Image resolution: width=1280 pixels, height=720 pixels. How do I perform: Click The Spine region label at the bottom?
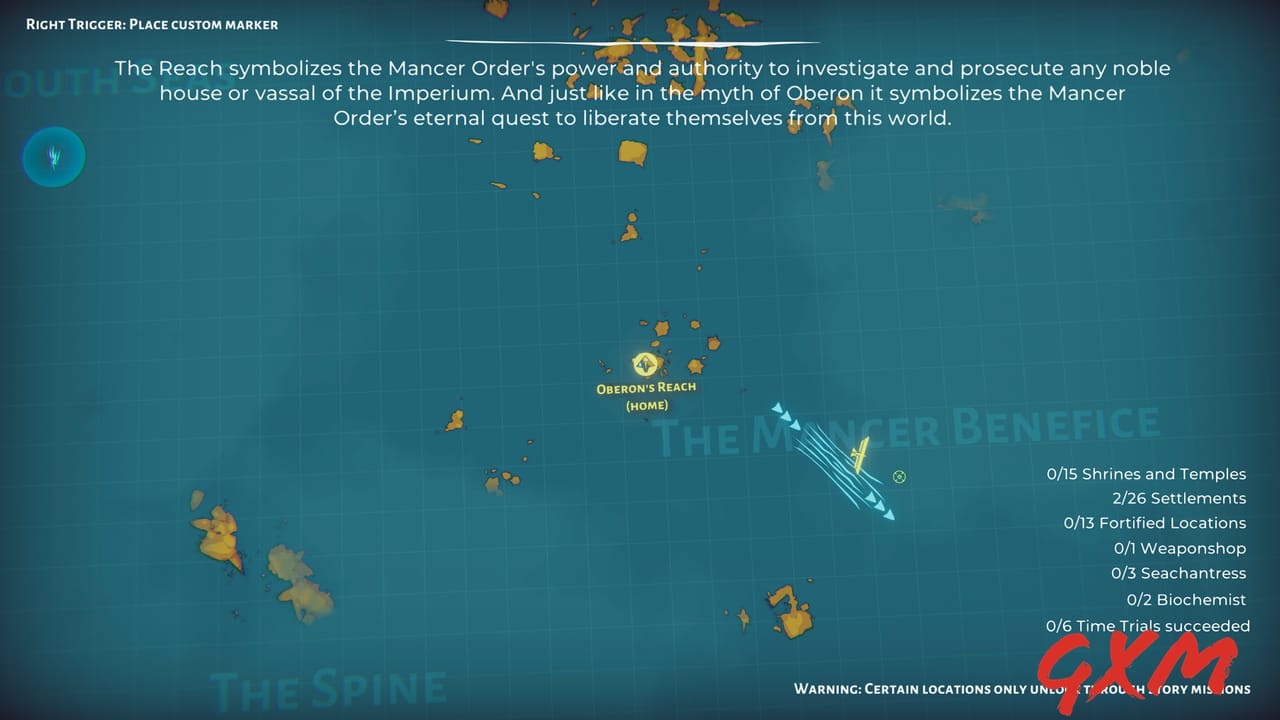[330, 688]
